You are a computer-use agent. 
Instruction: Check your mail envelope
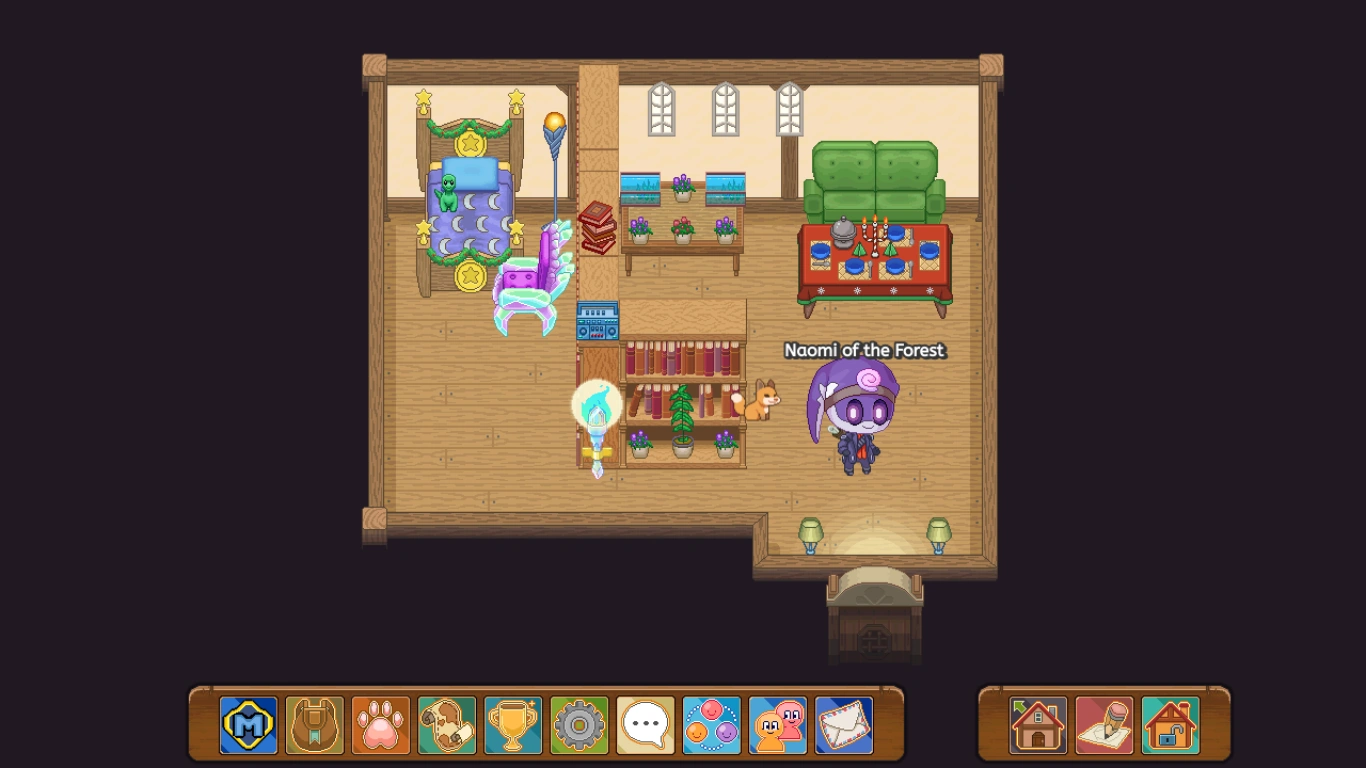tap(845, 725)
